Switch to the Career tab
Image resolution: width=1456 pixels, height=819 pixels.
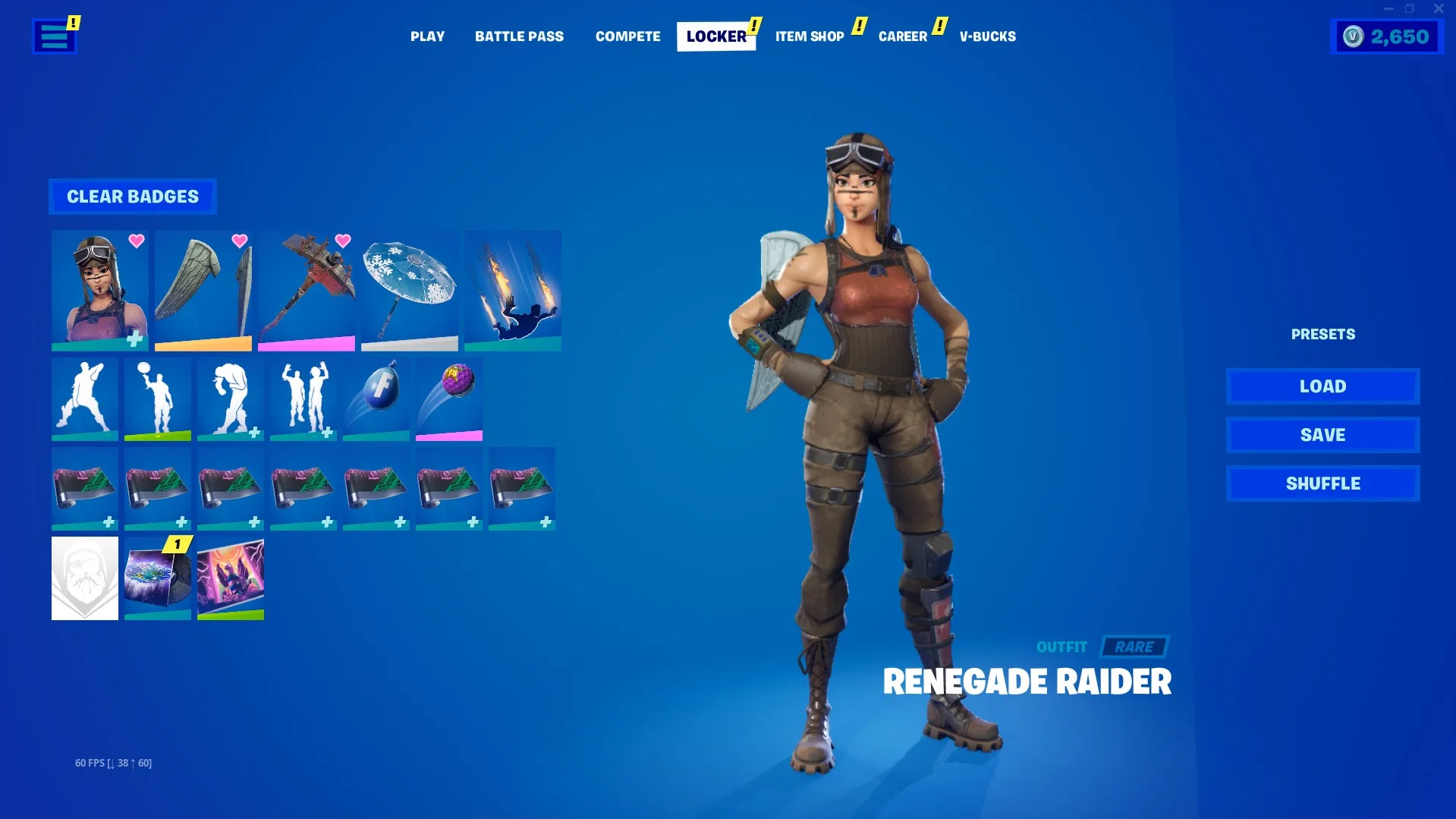(902, 36)
